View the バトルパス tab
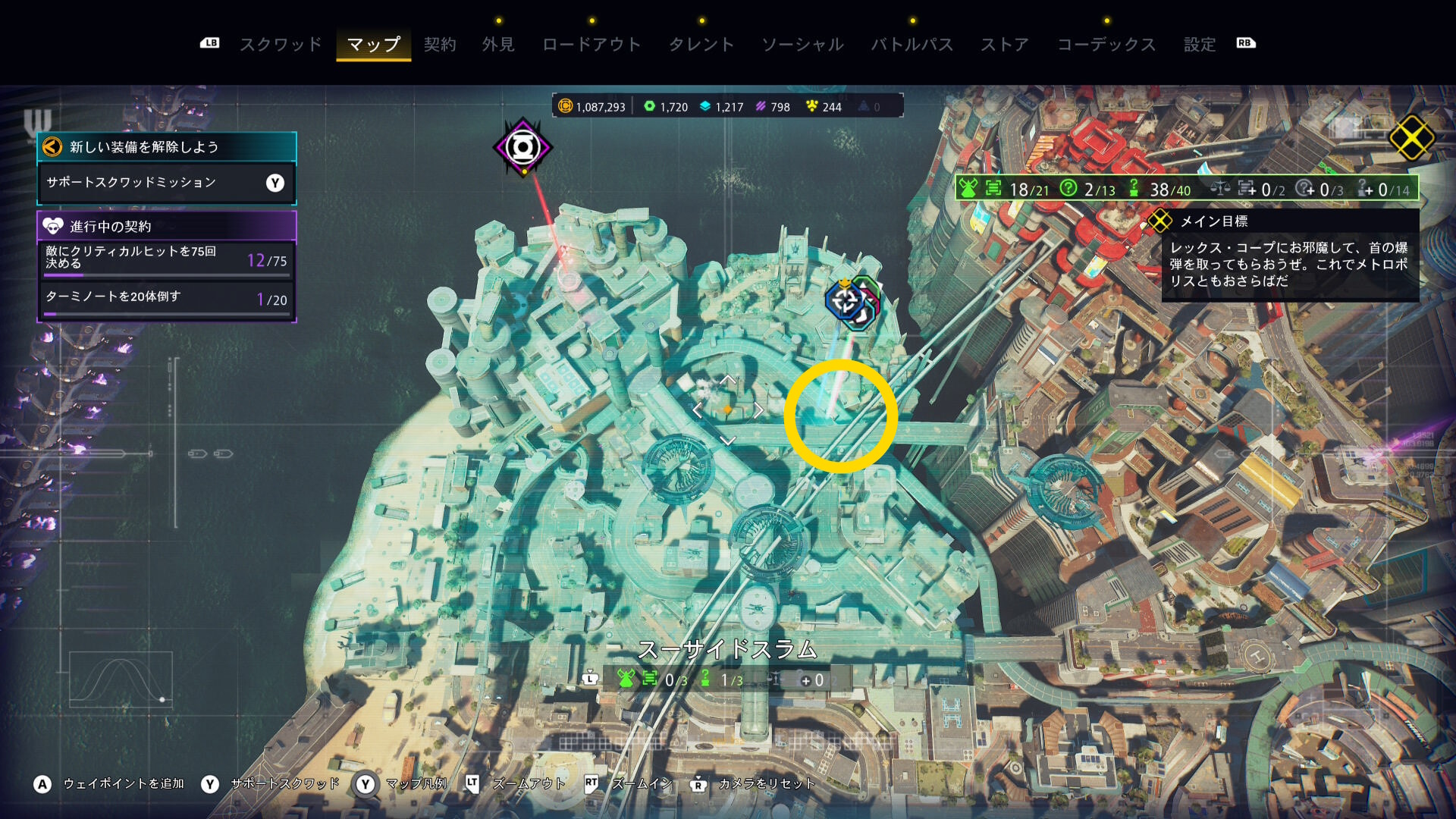 (912, 45)
